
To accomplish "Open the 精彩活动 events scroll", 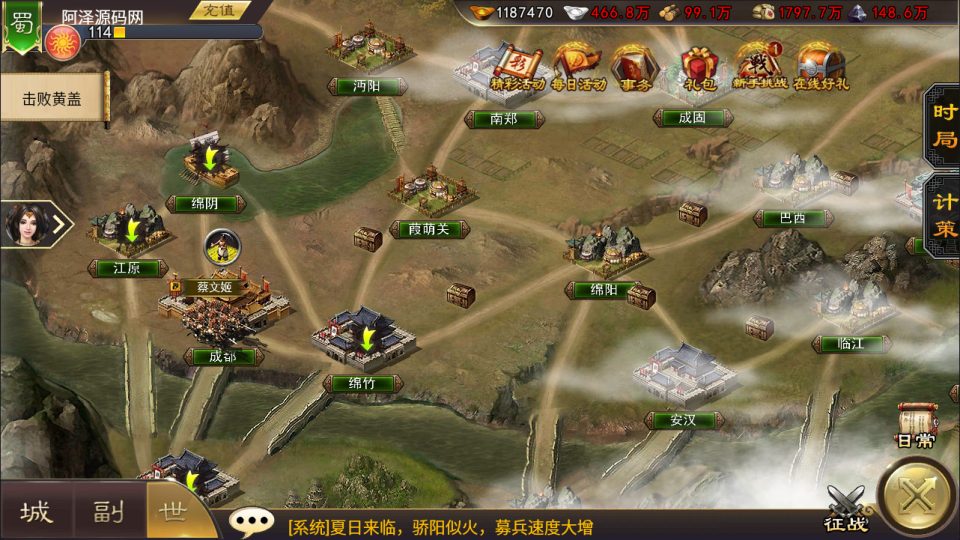I will (x=517, y=68).
